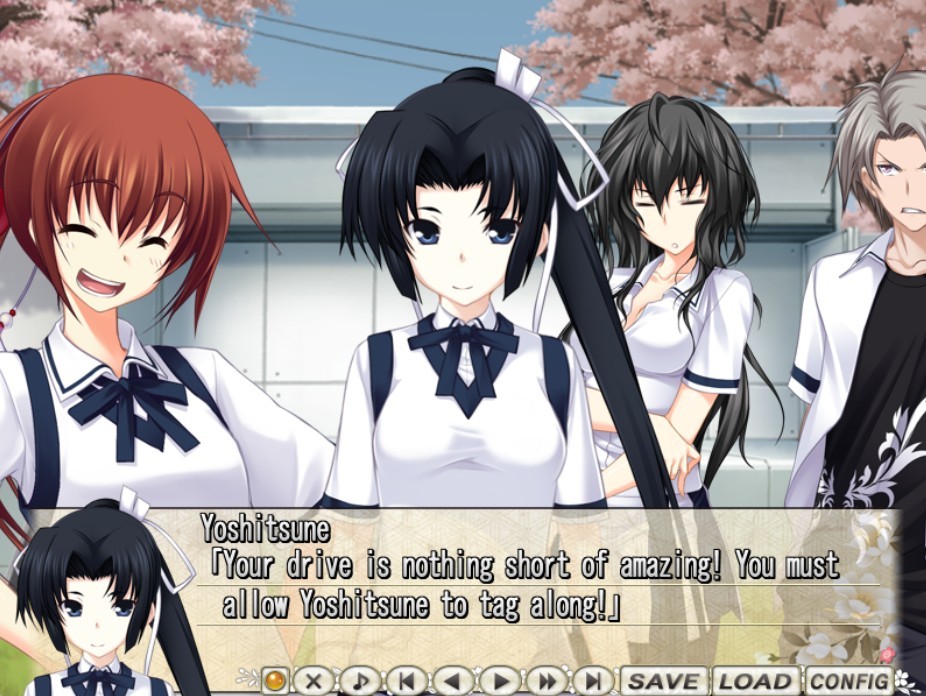Click the musical note voice button
The width and height of the screenshot is (926, 696).
click(x=361, y=681)
